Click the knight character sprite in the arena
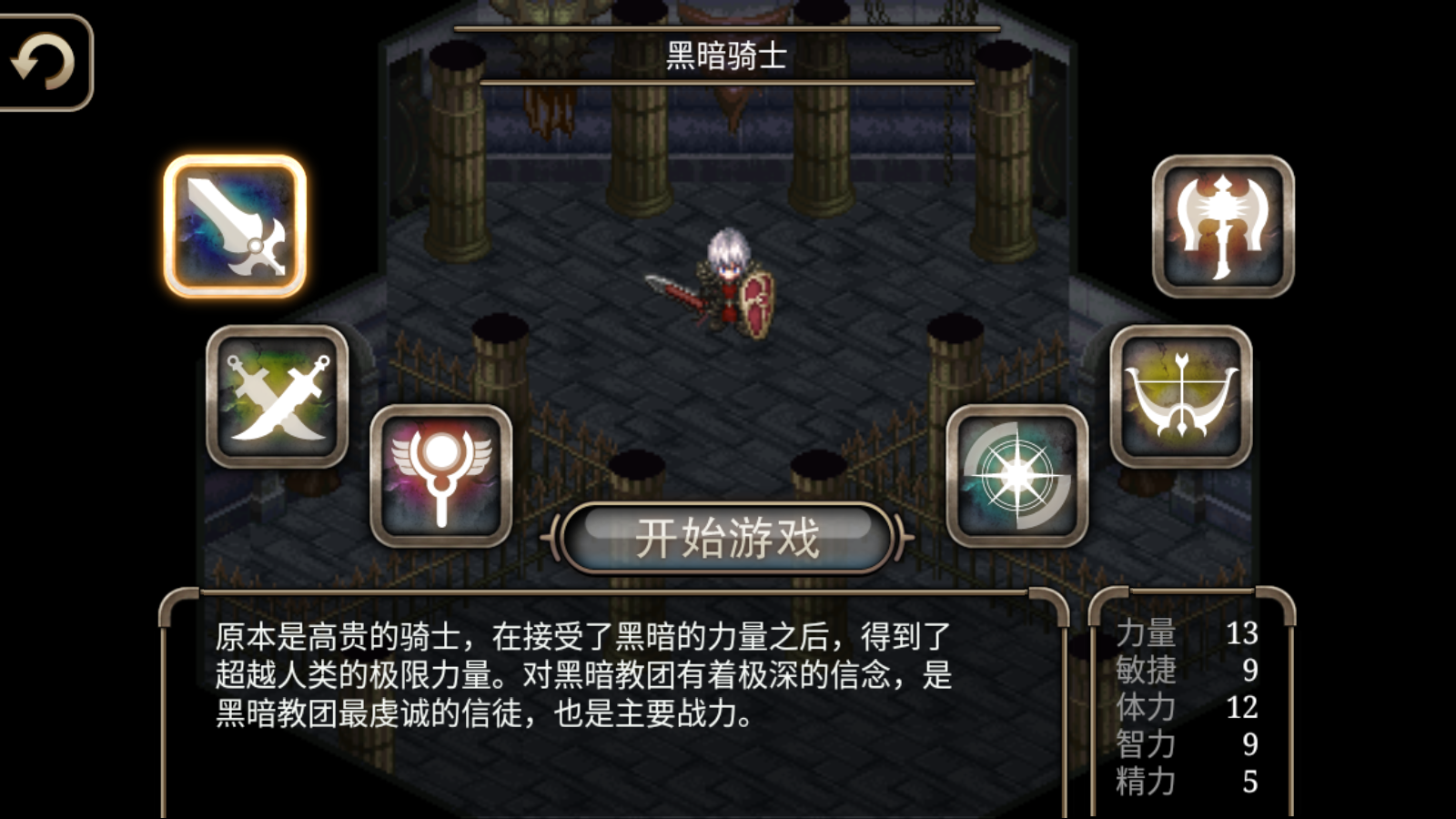1456x819 pixels. click(728, 282)
